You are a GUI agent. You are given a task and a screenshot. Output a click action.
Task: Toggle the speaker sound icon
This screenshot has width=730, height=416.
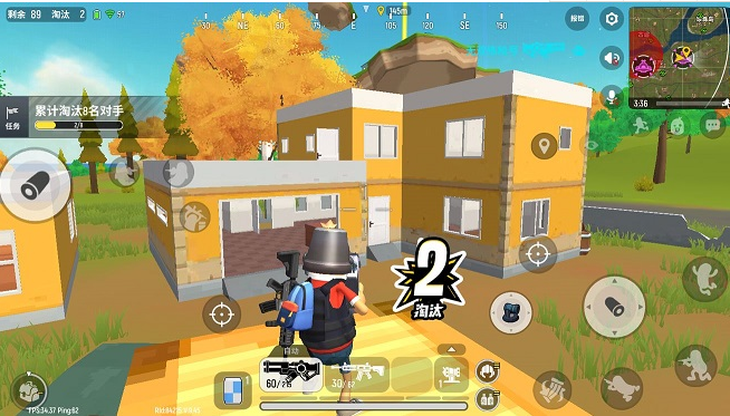(611, 57)
